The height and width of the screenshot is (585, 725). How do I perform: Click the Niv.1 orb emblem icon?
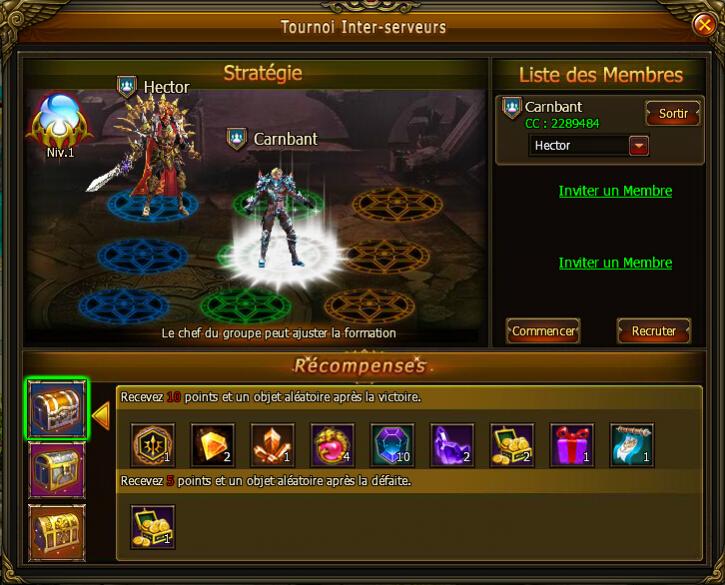60,122
